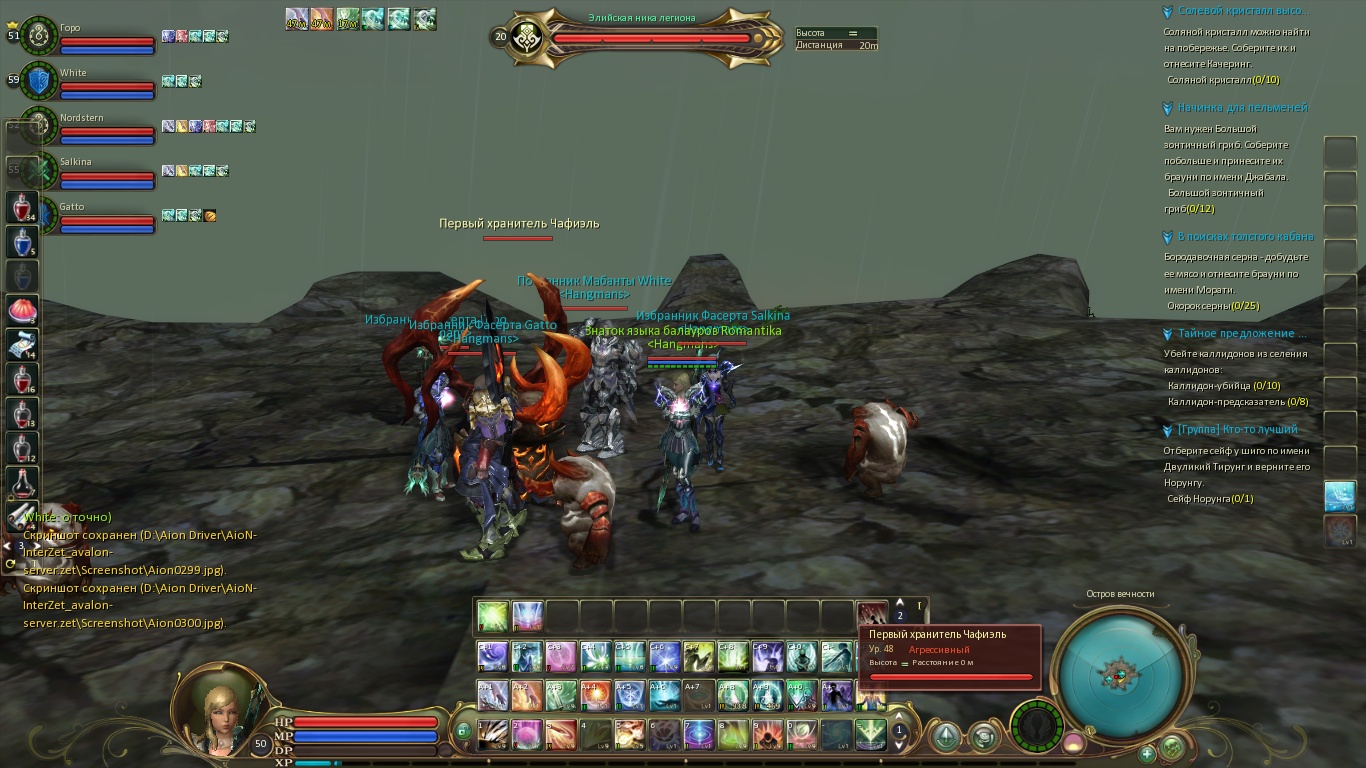This screenshot has height=768, width=1366.
Task: Open the '[Группа] Кто-то лучший' quest
Action: (x=1237, y=430)
